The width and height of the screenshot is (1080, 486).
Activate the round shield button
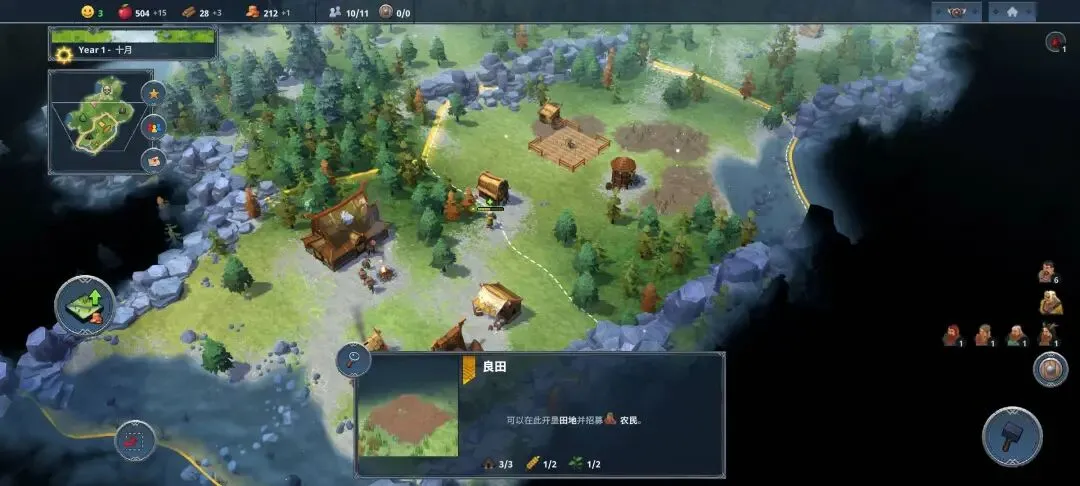(x=1050, y=369)
